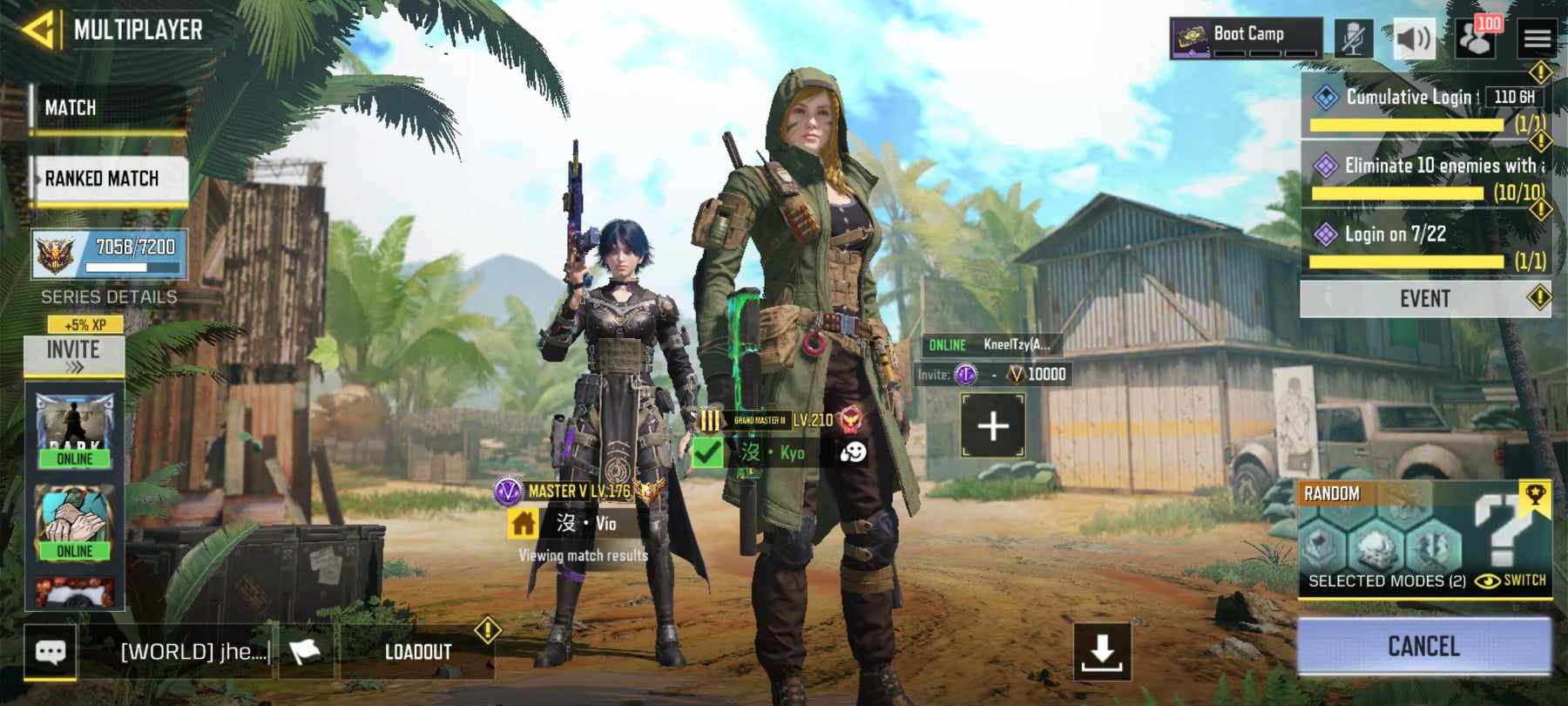Open the hamburger main menu

pyautogui.click(x=1538, y=39)
